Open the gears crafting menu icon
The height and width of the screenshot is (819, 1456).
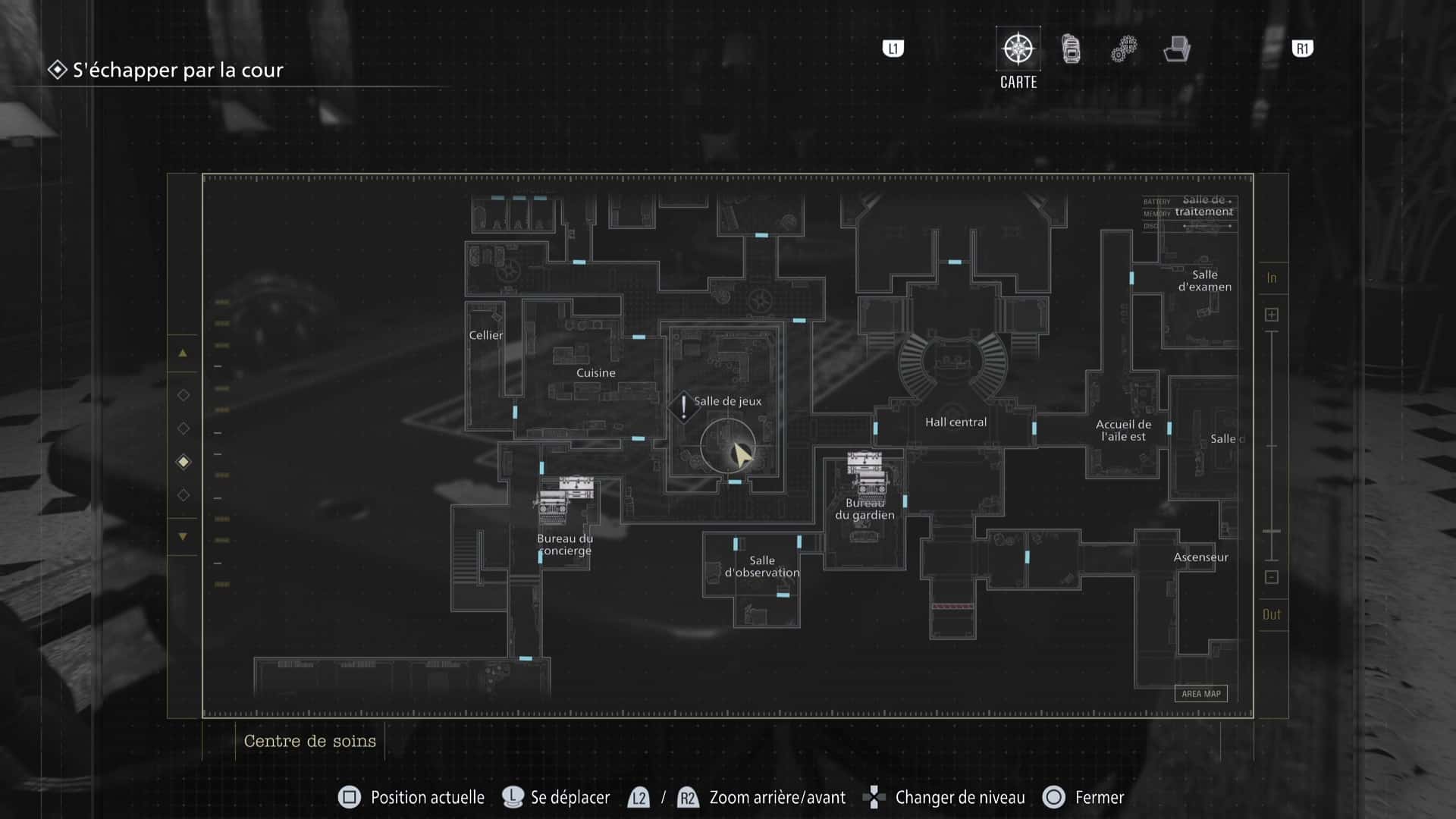coord(1123,48)
